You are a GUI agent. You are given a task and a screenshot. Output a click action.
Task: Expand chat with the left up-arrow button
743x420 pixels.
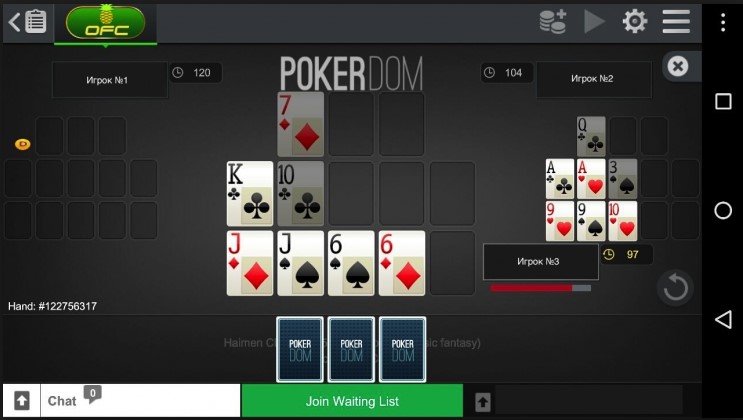pyautogui.click(x=21, y=401)
